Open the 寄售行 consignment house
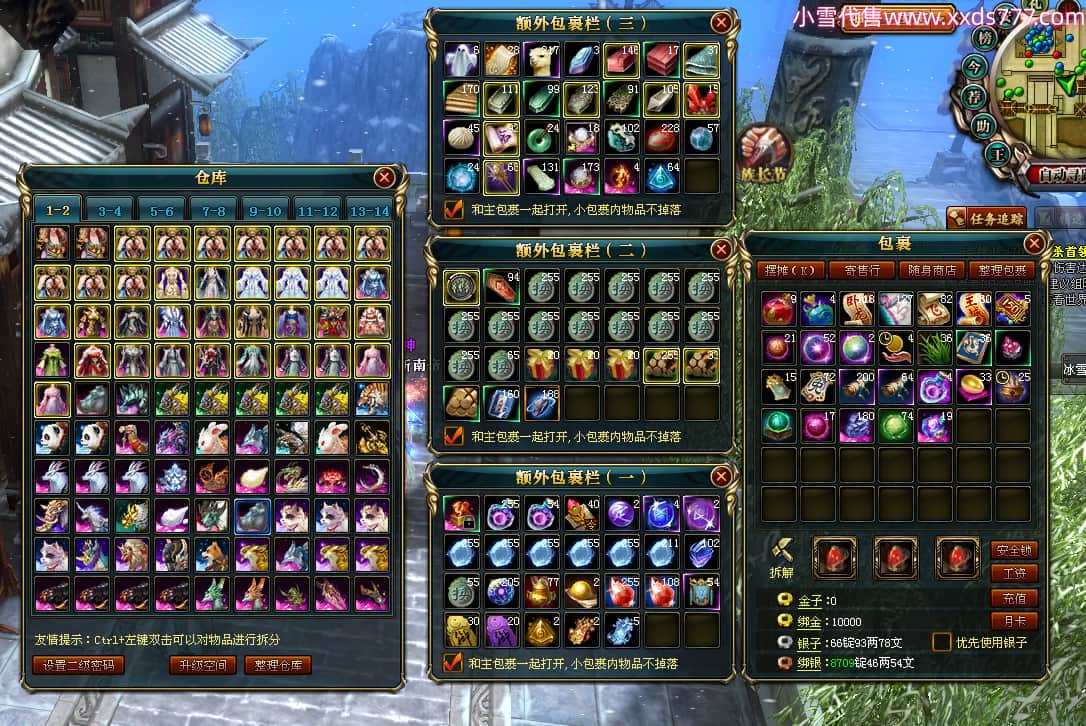Screen dimensions: 1086x726 tap(862, 270)
